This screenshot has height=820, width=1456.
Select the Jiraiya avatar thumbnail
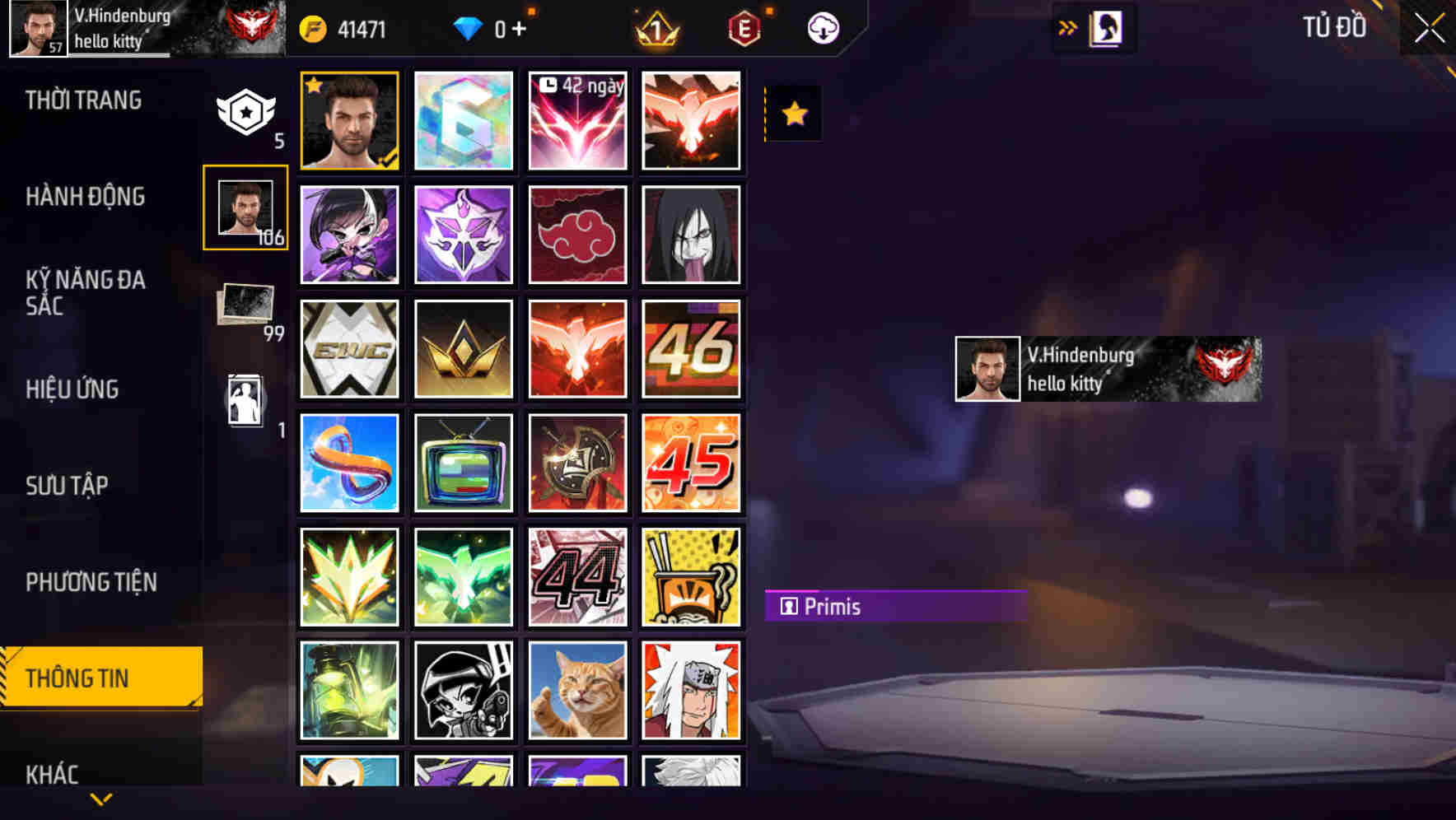[692, 690]
